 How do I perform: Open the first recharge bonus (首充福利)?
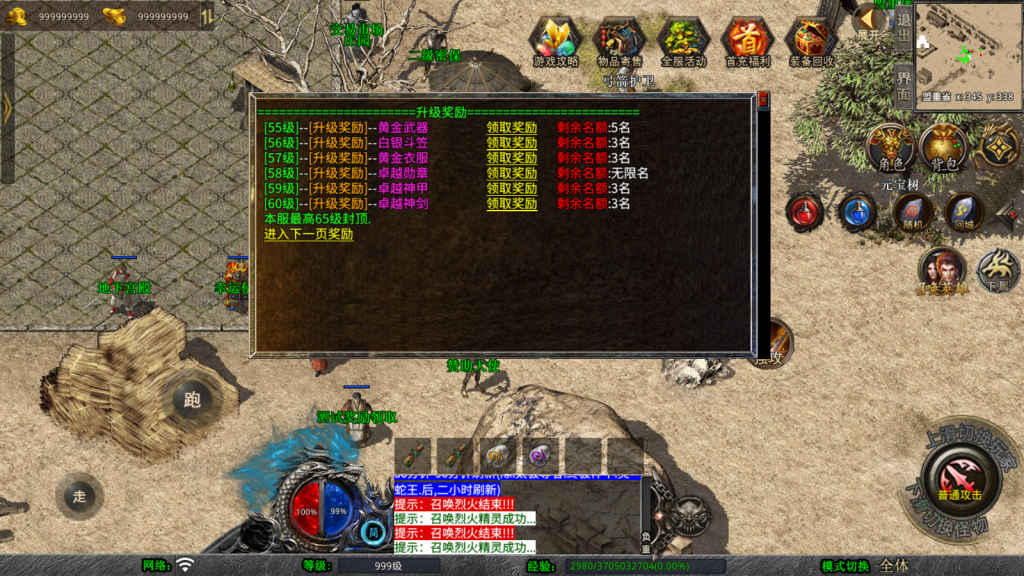pos(747,42)
